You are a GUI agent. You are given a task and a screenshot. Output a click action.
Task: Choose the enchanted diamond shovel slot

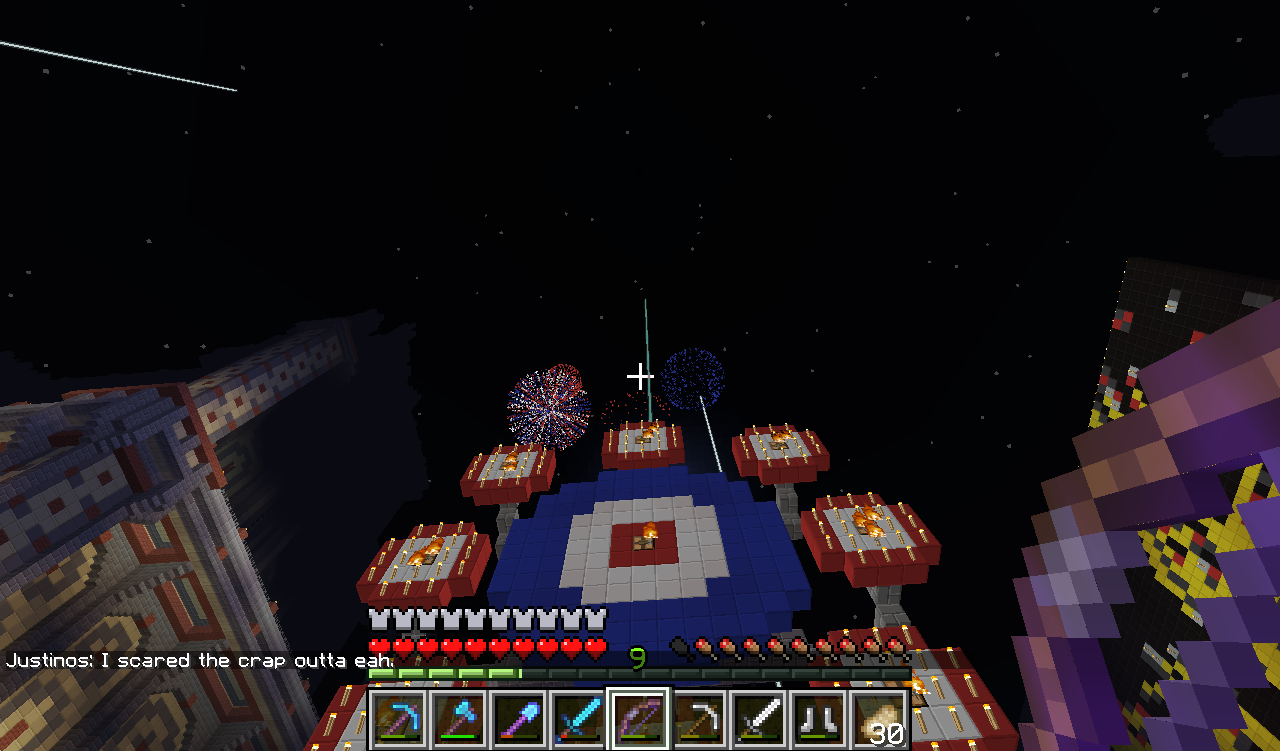[519, 719]
